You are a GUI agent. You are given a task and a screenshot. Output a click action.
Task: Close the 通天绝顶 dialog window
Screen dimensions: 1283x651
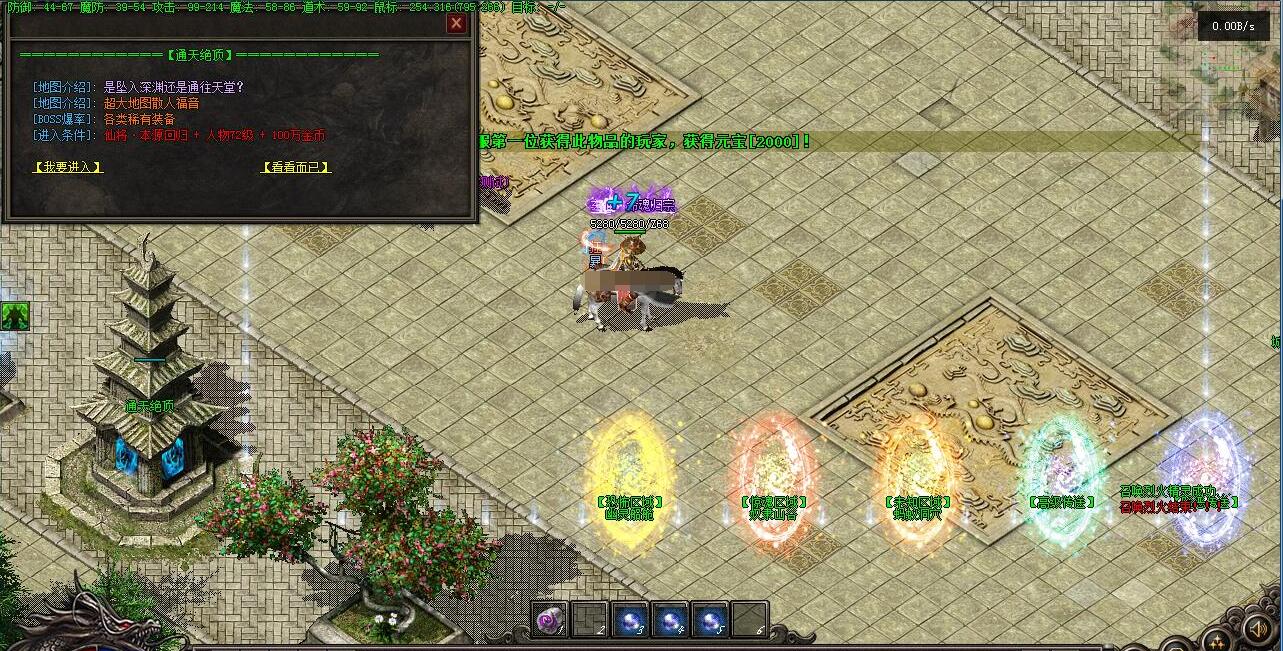pos(457,23)
